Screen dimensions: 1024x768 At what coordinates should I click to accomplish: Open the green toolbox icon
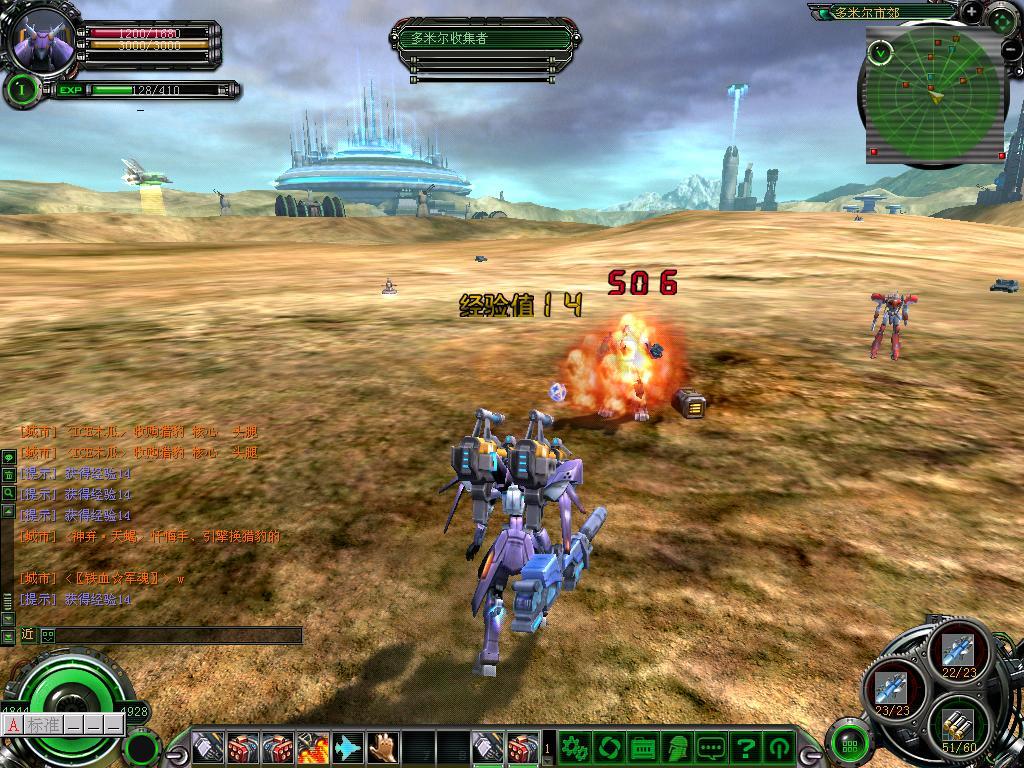pyautogui.click(x=643, y=747)
